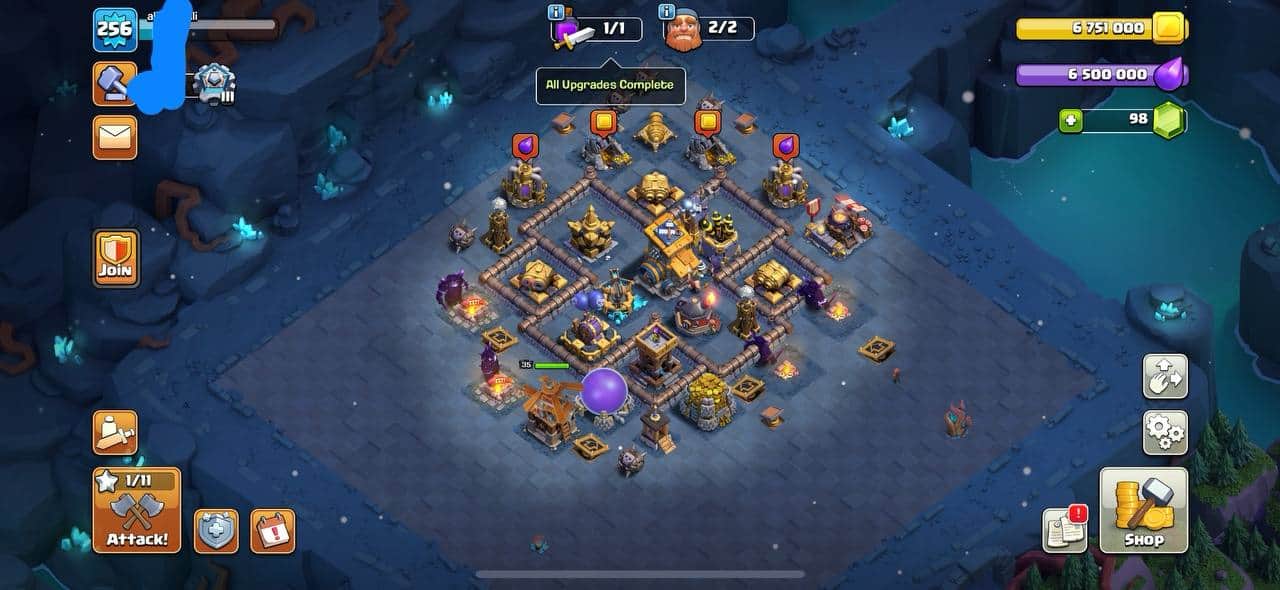Viewport: 1280px width, 590px height.
Task: Collect gold from the left gold bubble
Action: tap(603, 123)
